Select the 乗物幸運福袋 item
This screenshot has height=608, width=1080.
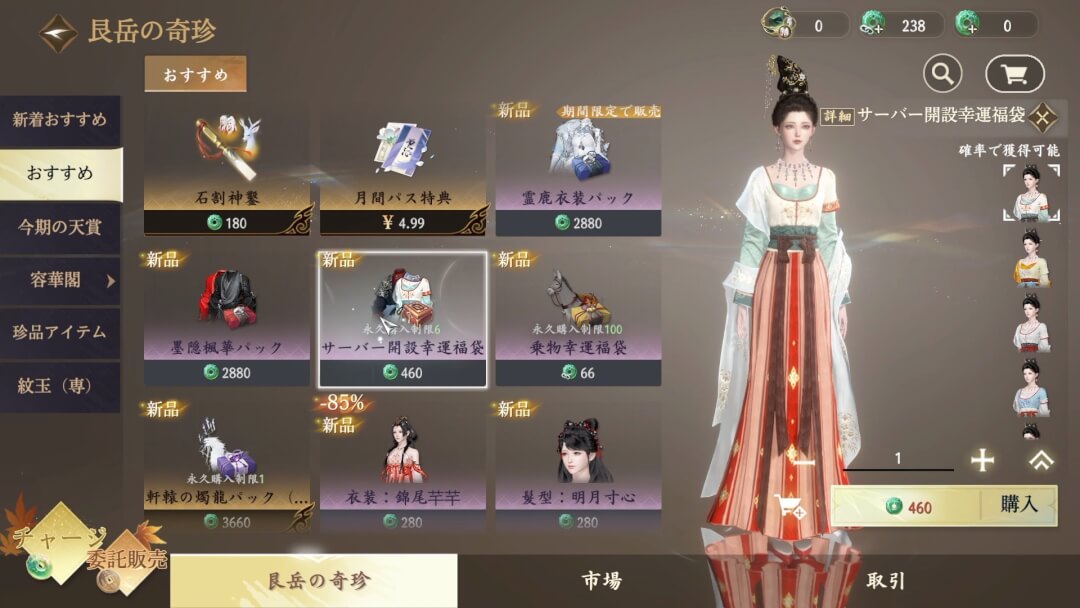pos(578,318)
